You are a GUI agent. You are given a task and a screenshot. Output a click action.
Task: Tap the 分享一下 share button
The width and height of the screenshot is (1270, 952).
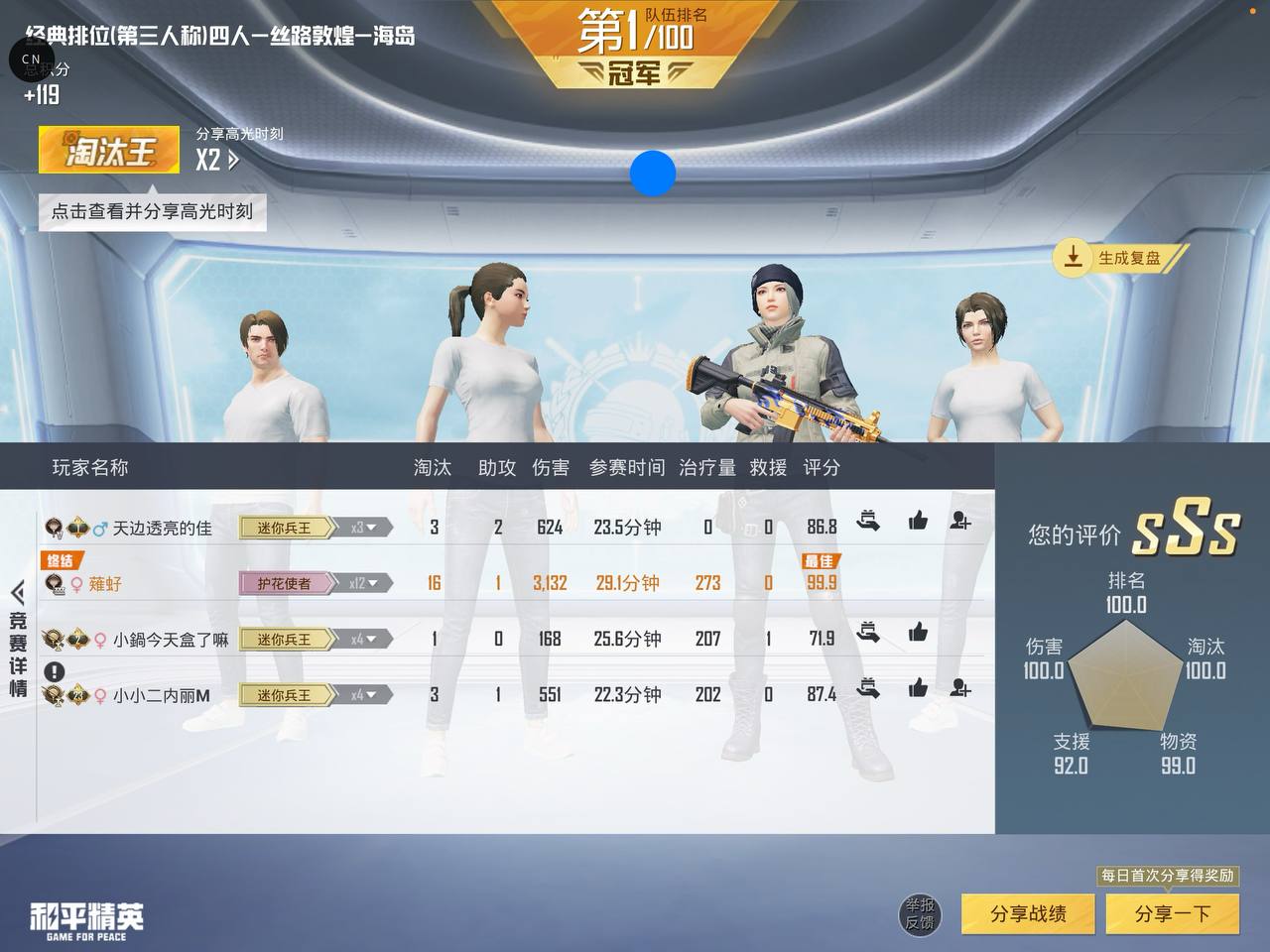pos(1172,913)
